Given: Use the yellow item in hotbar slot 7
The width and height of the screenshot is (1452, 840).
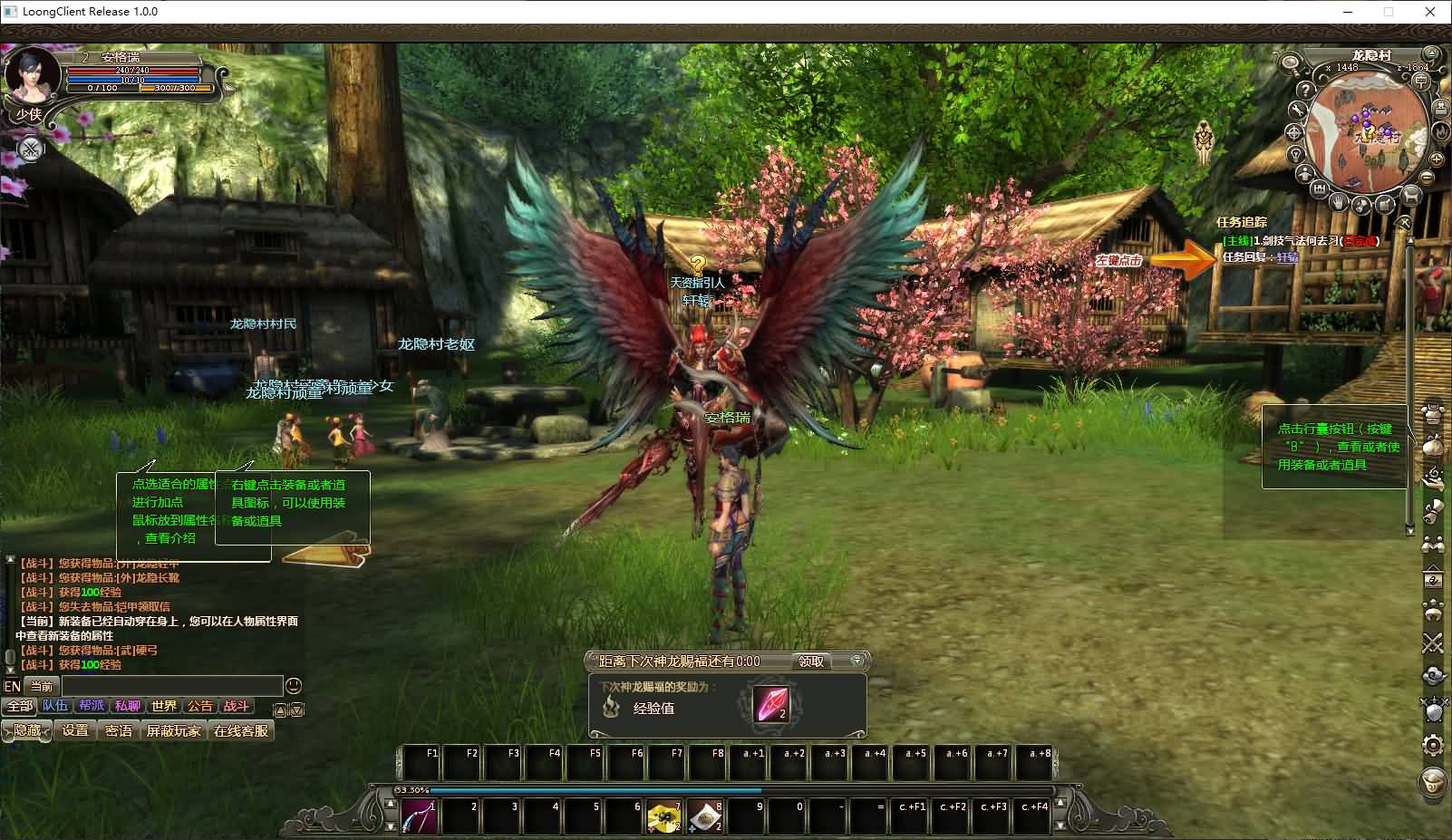Looking at the screenshot, I should pos(664,816).
